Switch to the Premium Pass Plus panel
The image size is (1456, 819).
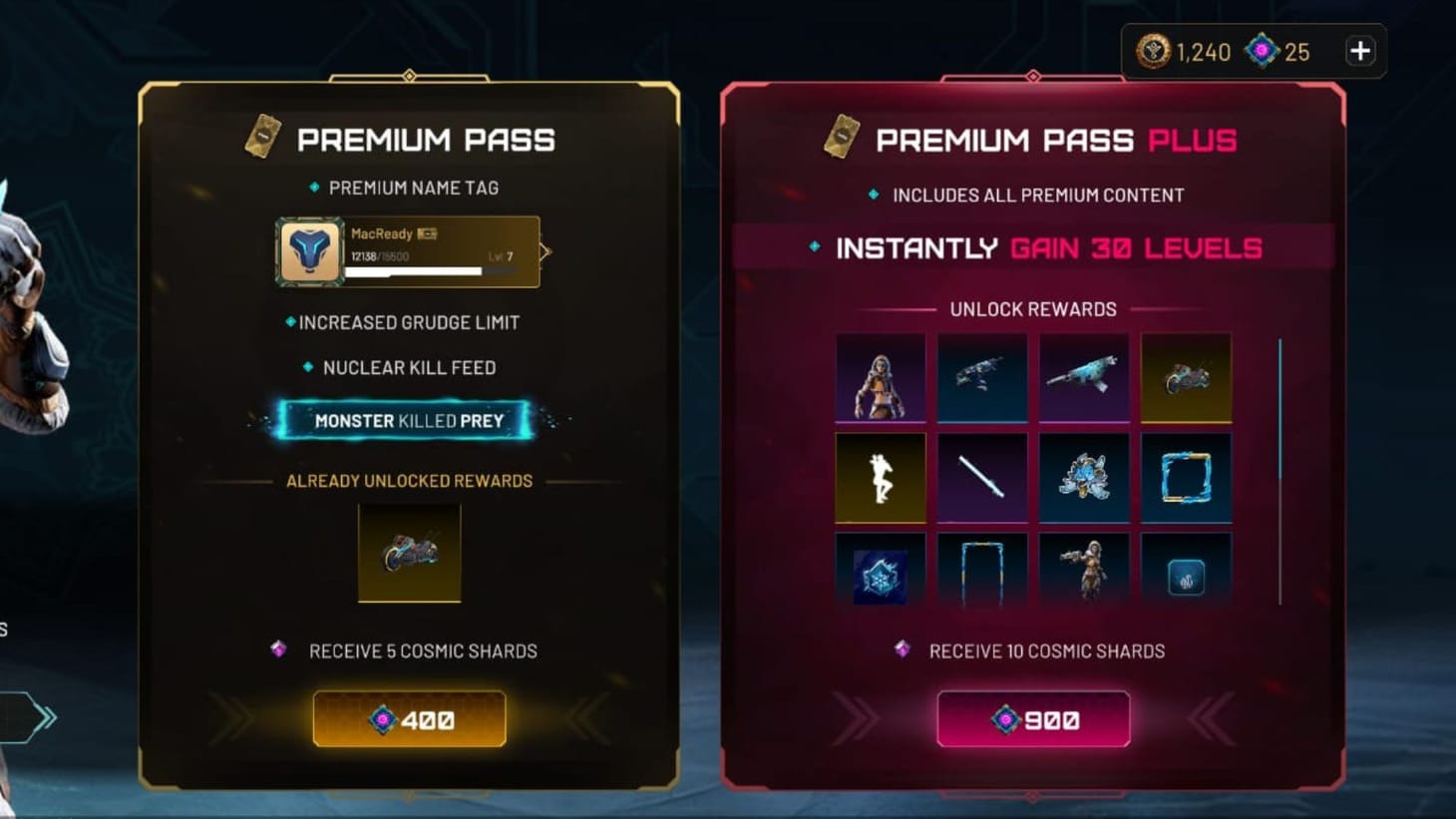point(1034,140)
